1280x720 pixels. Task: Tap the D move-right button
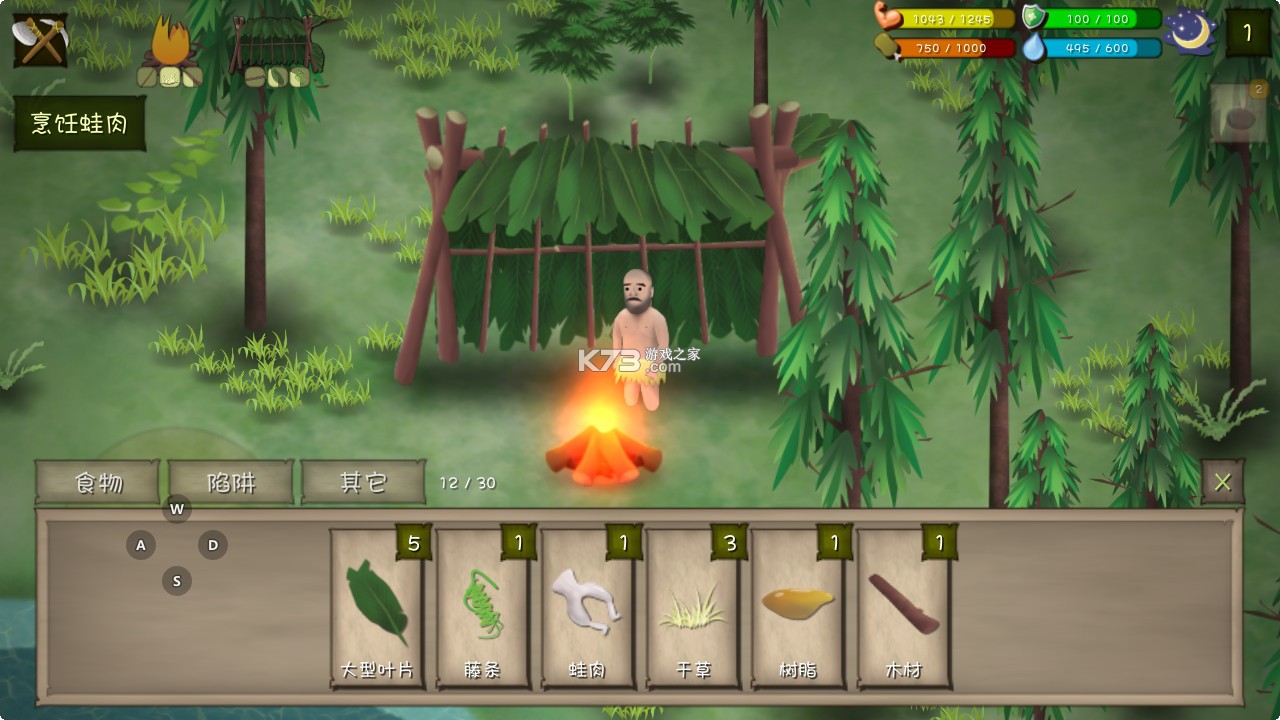pyautogui.click(x=212, y=545)
